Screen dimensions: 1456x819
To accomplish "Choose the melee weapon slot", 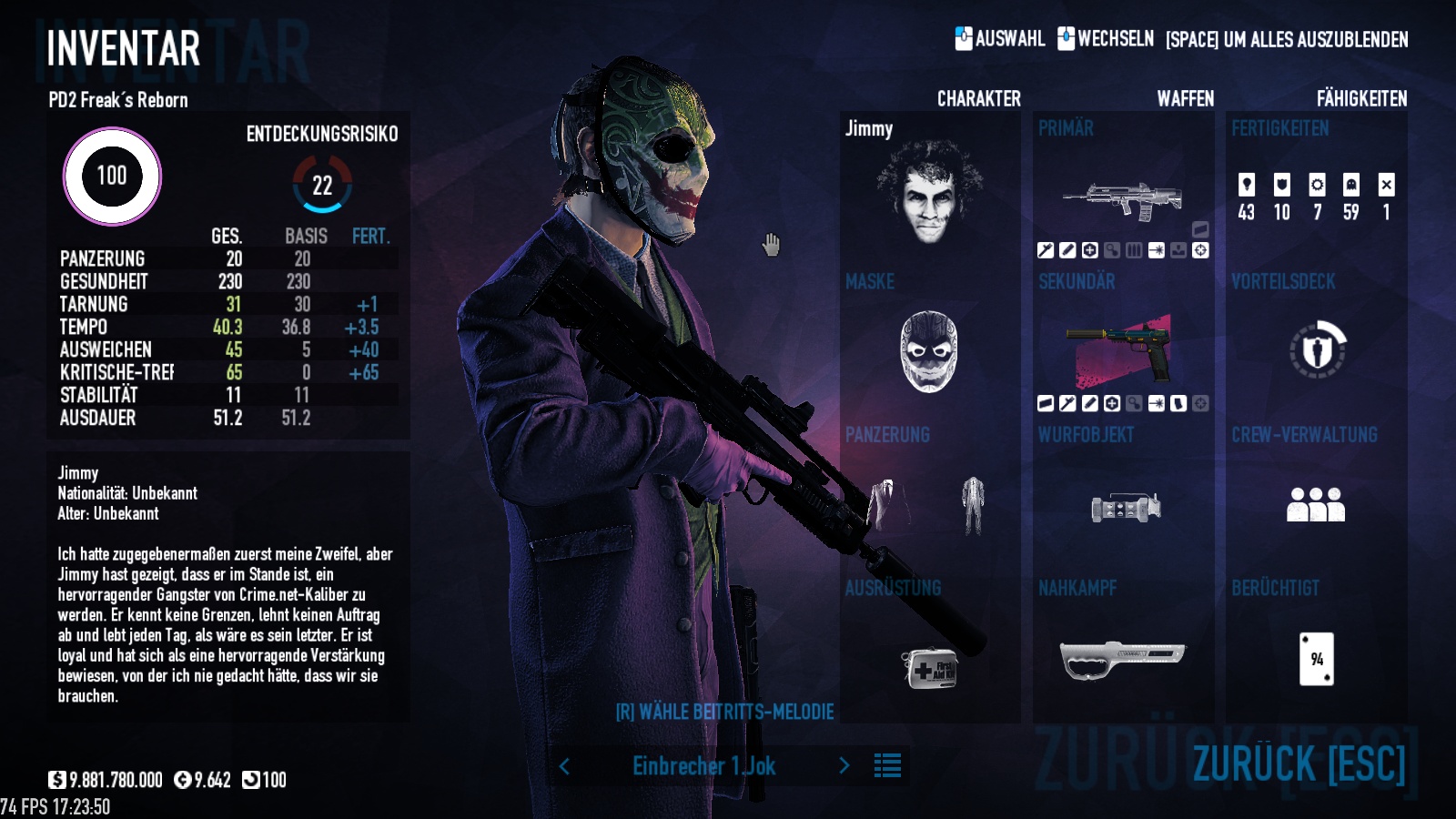I will [x=1123, y=659].
